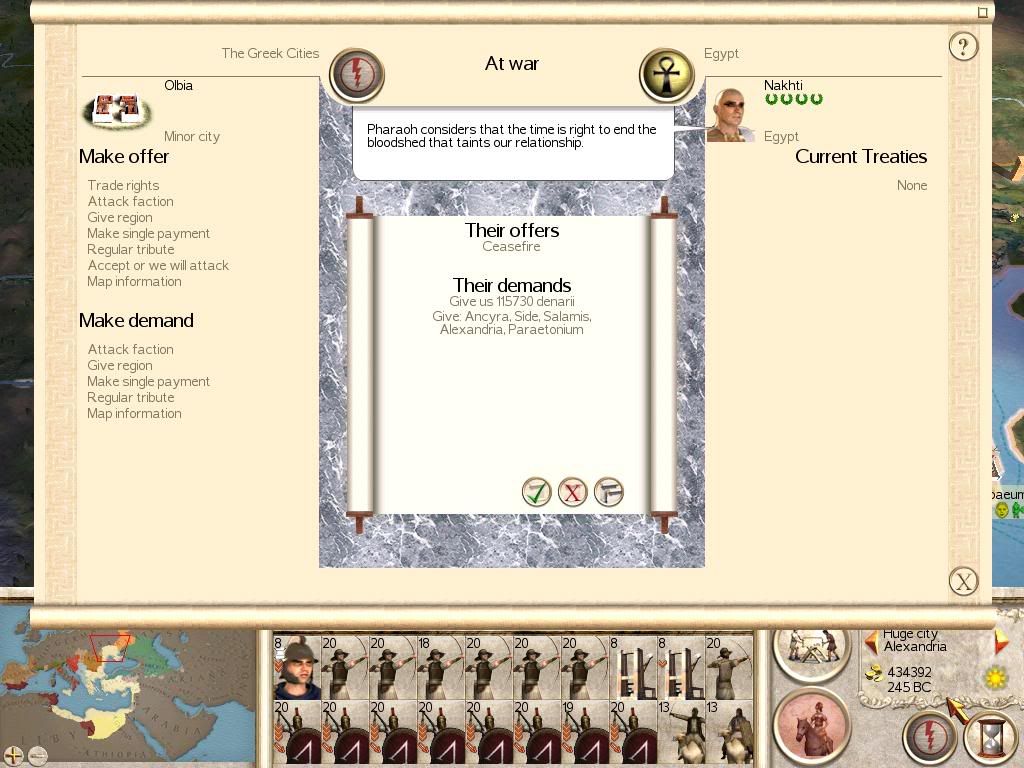Offer Regular tribute under Make offer

(131, 249)
